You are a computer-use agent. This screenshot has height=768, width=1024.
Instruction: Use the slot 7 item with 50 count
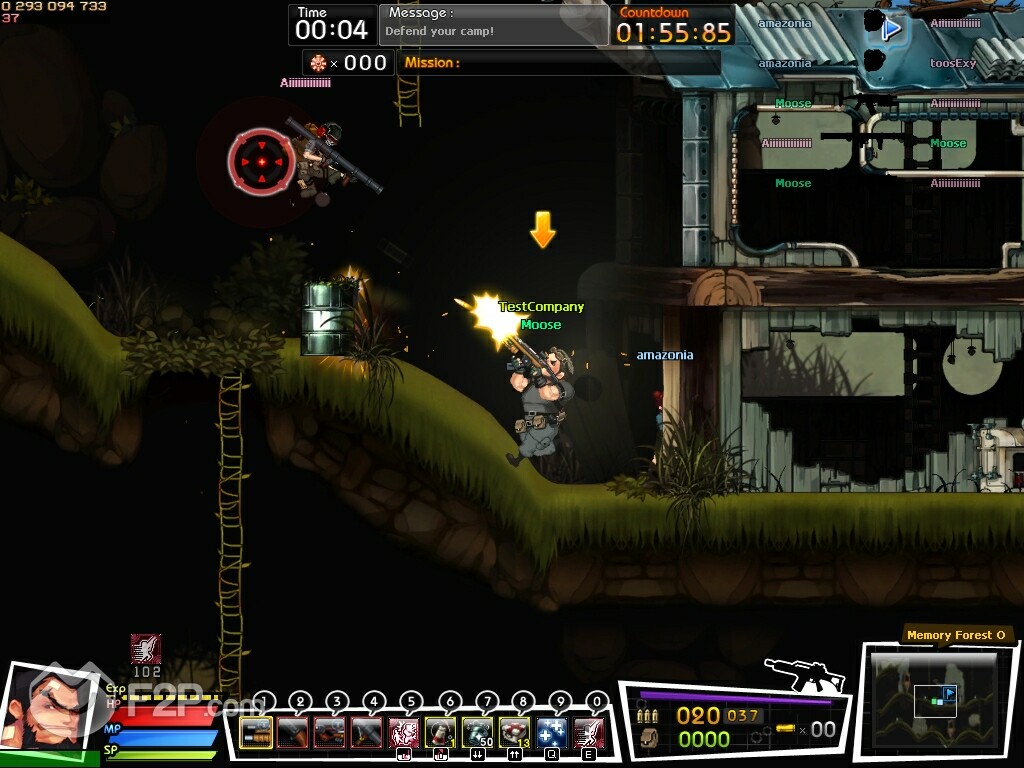click(477, 732)
